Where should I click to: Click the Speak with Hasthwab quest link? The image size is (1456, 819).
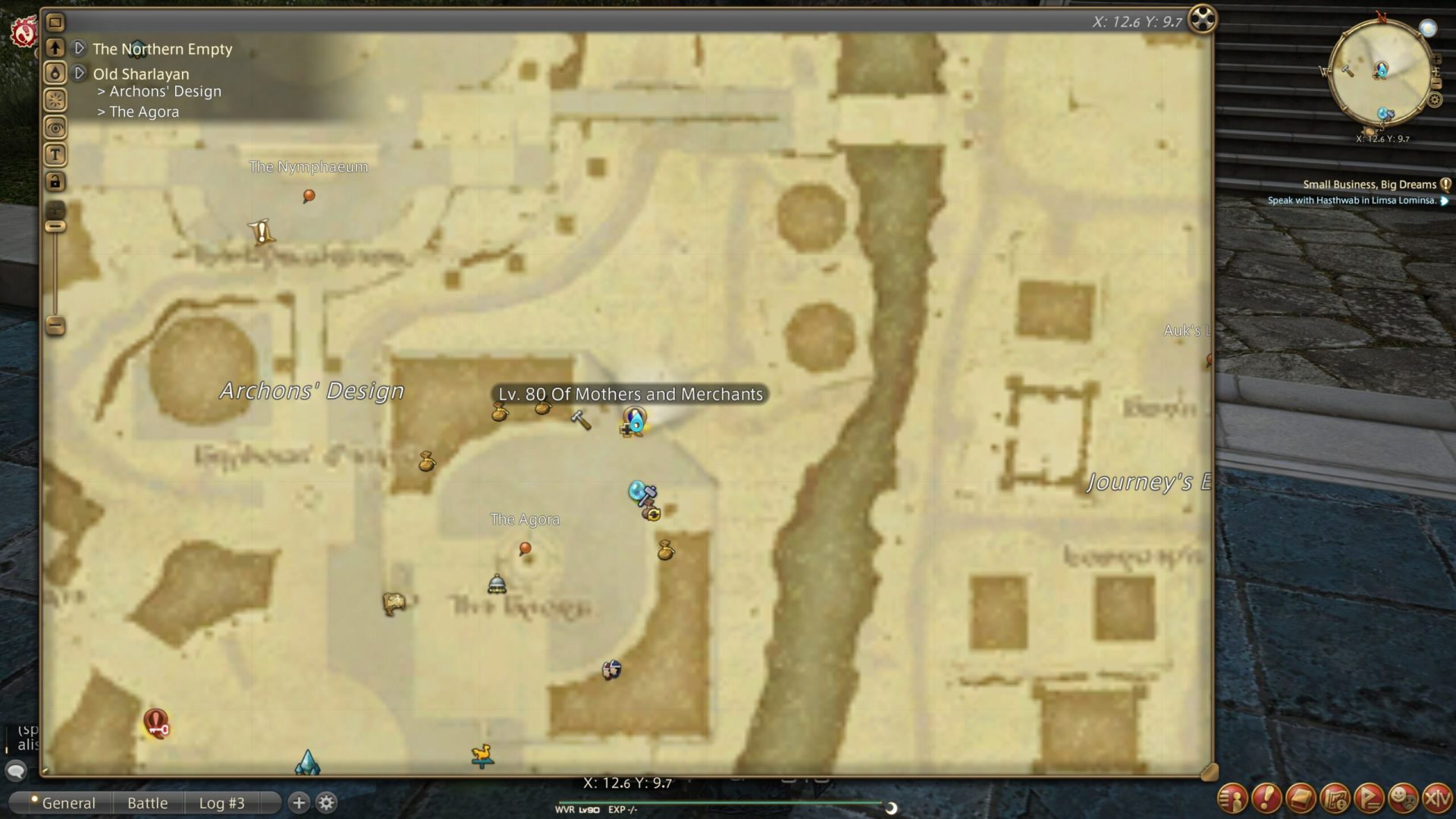pyautogui.click(x=1352, y=200)
